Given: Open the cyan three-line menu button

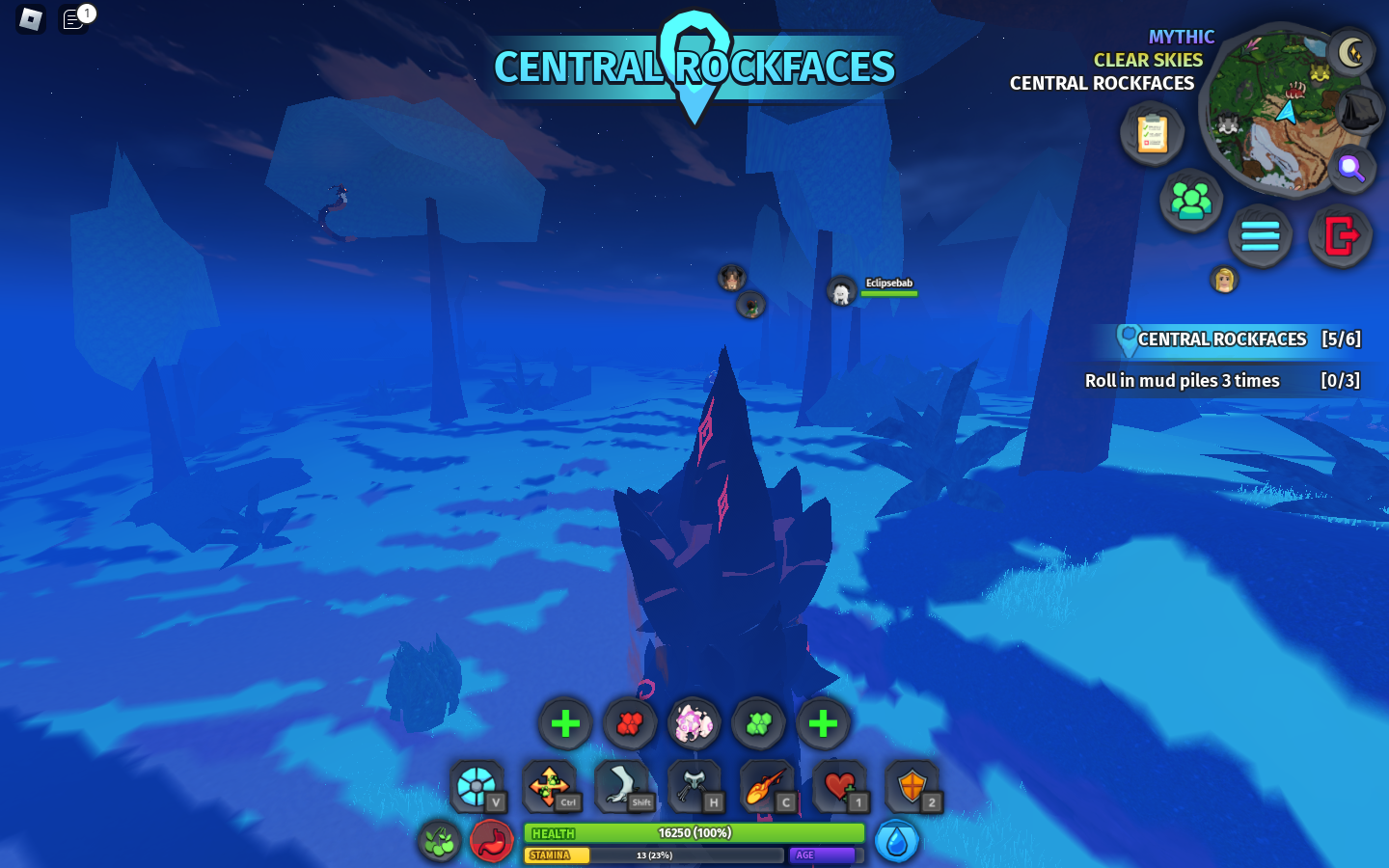Looking at the screenshot, I should (1260, 235).
